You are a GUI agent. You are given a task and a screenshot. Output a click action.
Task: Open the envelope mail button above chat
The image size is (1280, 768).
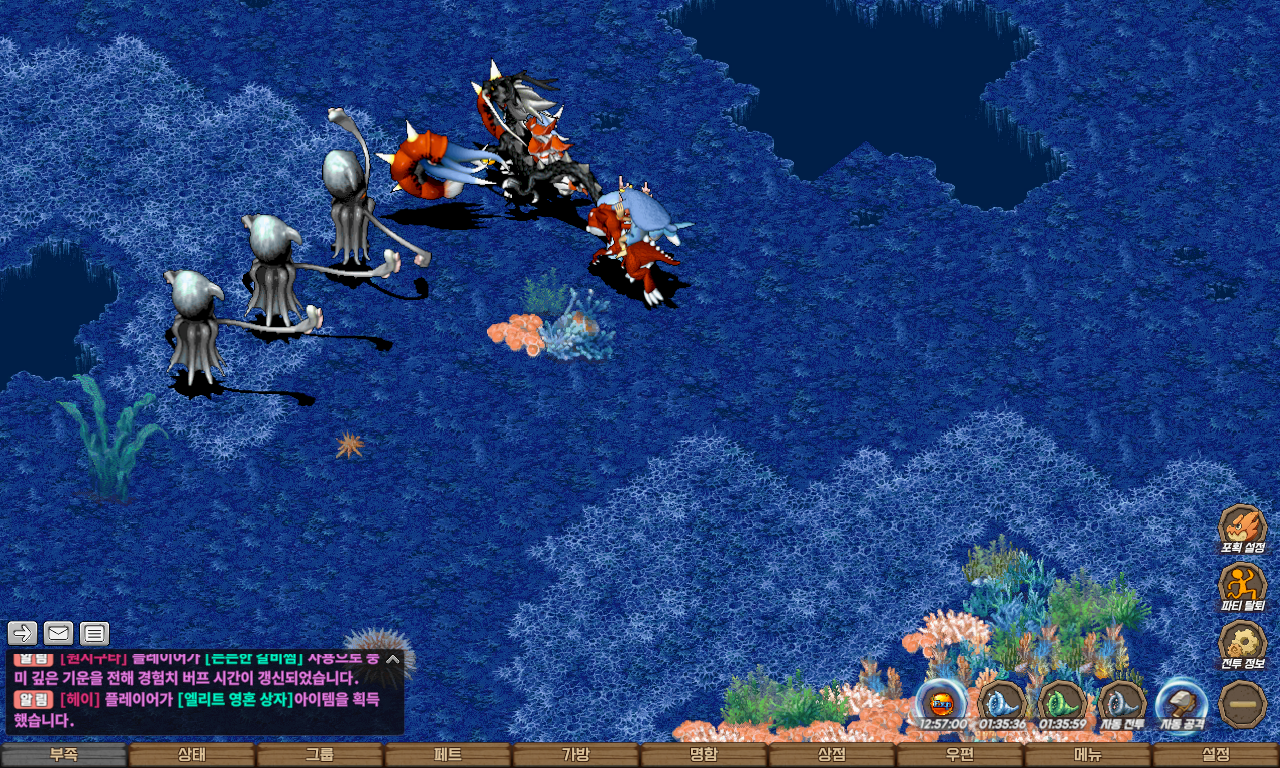[59, 633]
